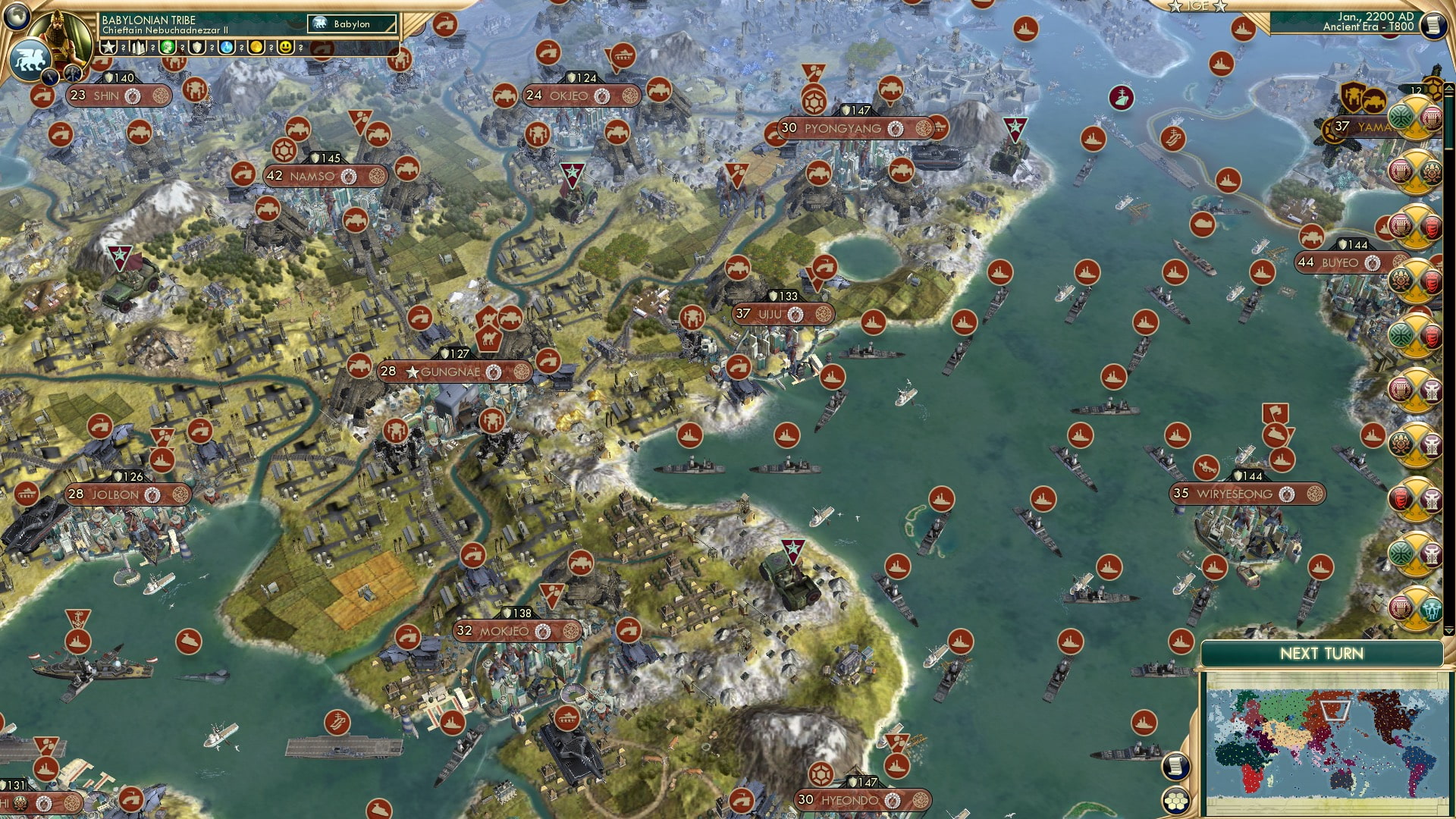This screenshot has width=1456, height=819.
Task: Click the gold coin icon in the stats bar
Action: pyautogui.click(x=256, y=47)
